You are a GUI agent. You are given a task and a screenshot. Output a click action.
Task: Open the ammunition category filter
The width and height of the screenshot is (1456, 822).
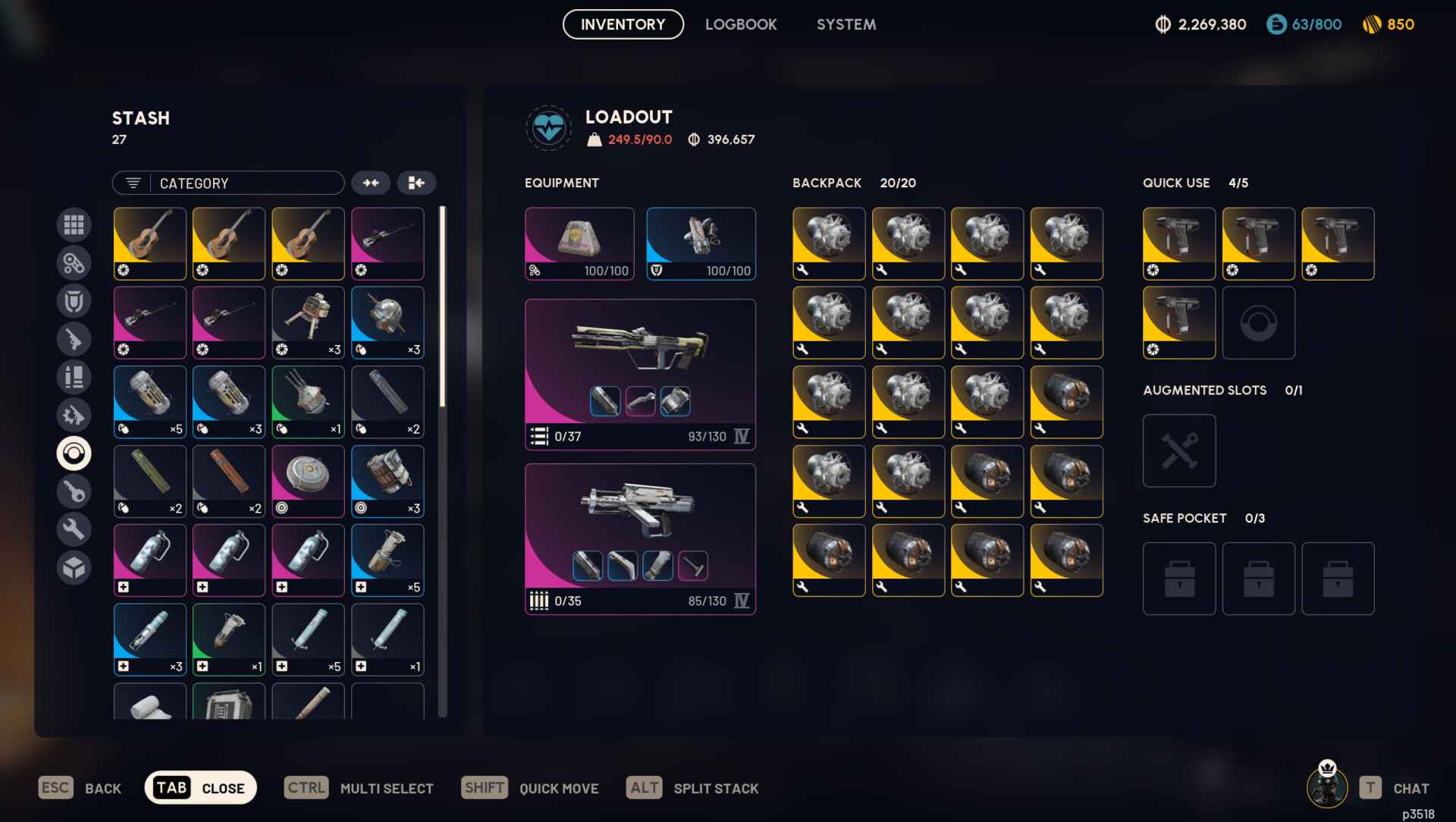[74, 377]
